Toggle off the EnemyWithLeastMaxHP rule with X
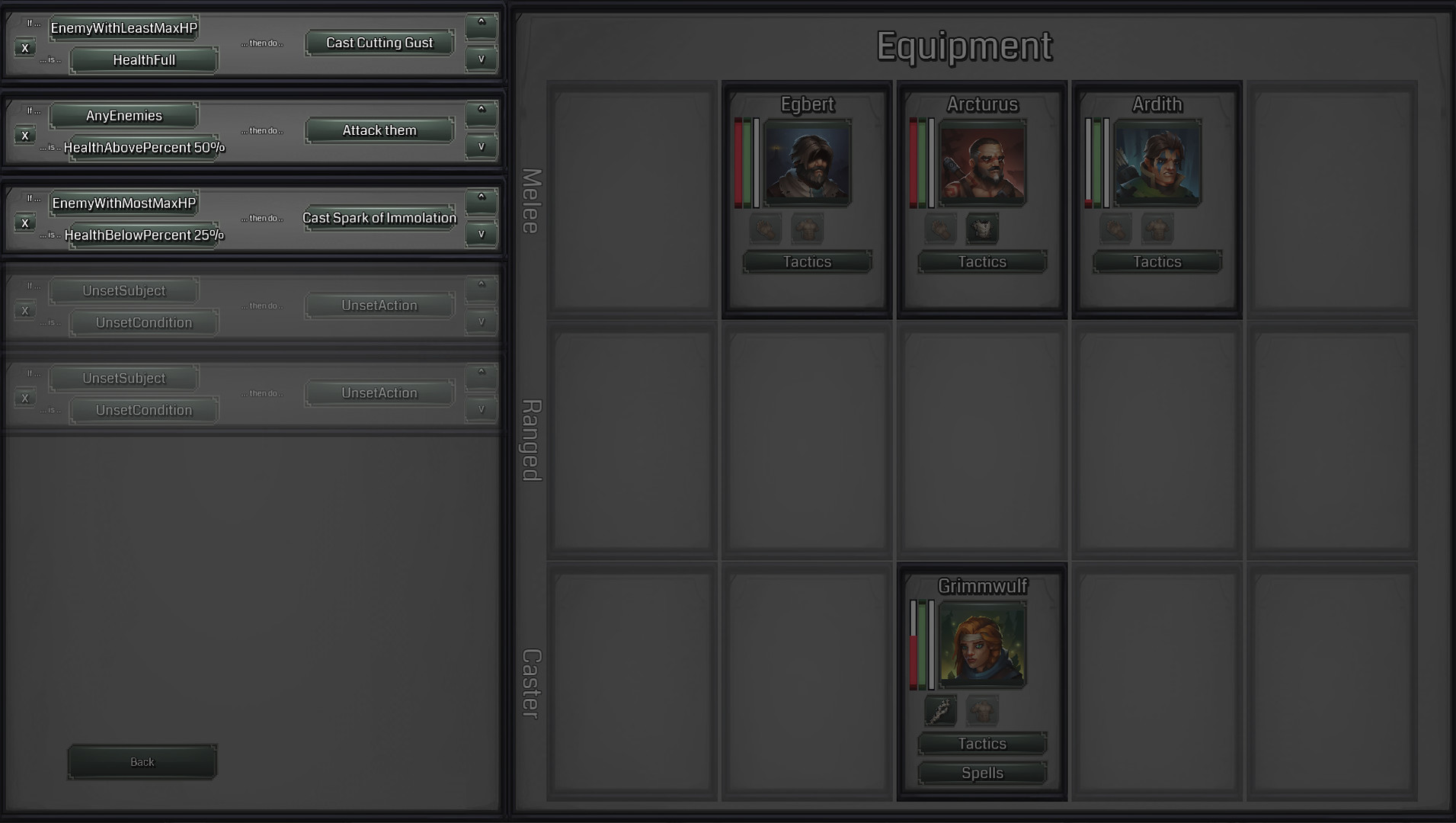1456x823 pixels. (25, 47)
